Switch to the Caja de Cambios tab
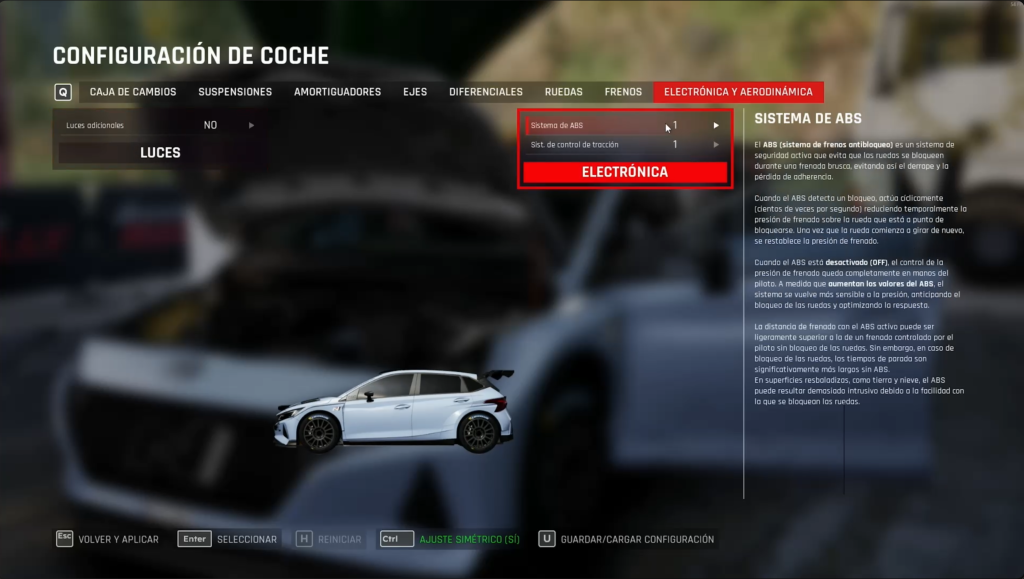Image resolution: width=1024 pixels, height=579 pixels. (x=132, y=92)
